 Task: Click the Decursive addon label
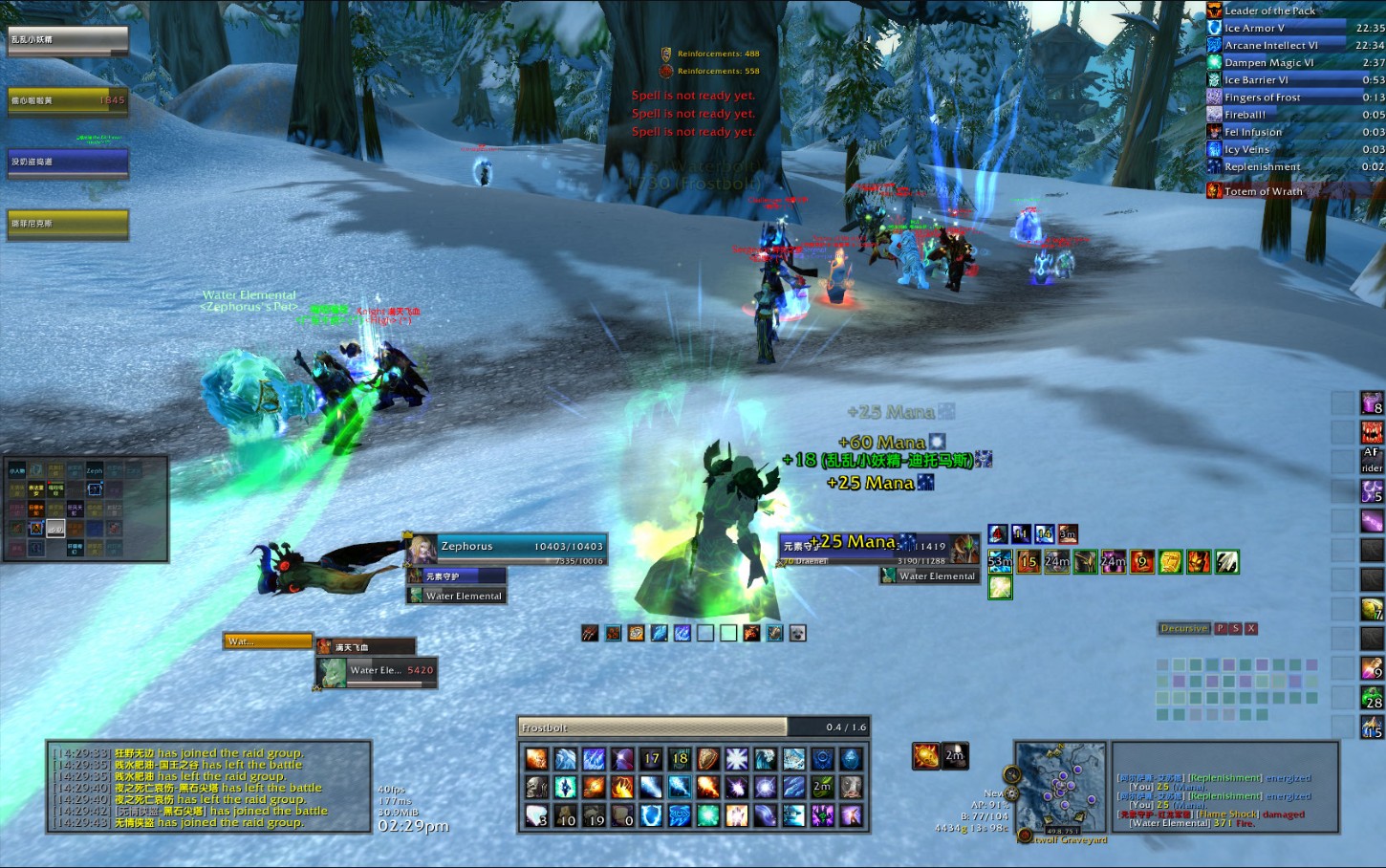[x=1184, y=629]
